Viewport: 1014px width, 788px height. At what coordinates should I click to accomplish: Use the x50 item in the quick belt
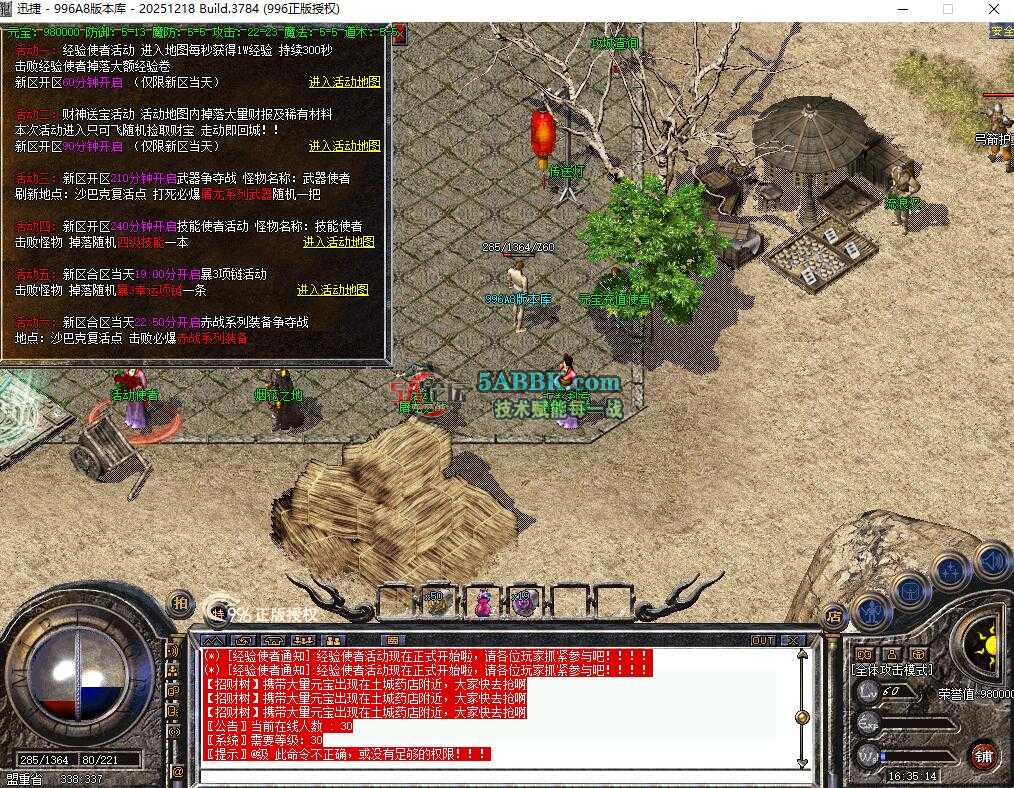coord(435,601)
